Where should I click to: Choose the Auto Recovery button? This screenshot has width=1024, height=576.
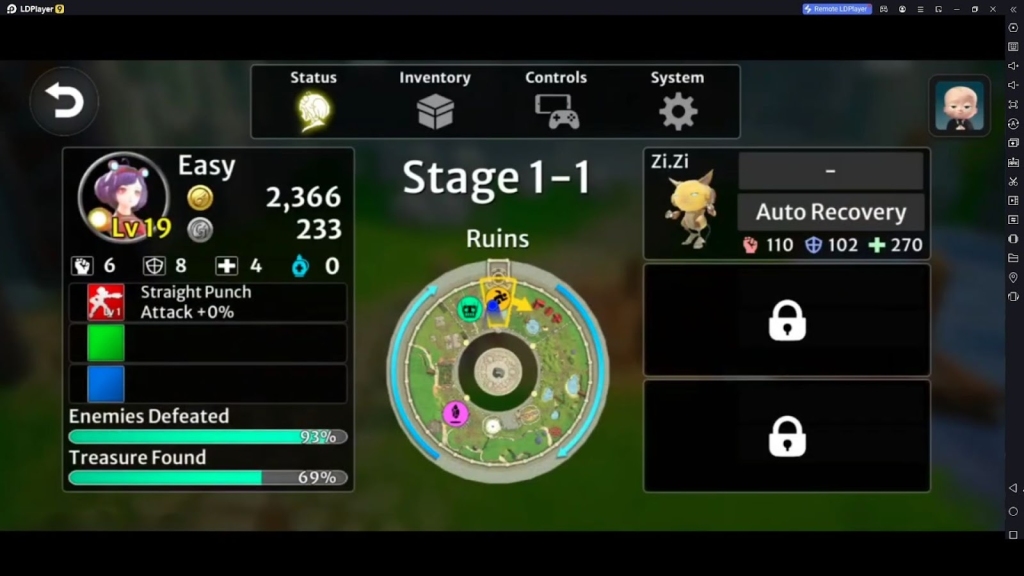pos(830,212)
